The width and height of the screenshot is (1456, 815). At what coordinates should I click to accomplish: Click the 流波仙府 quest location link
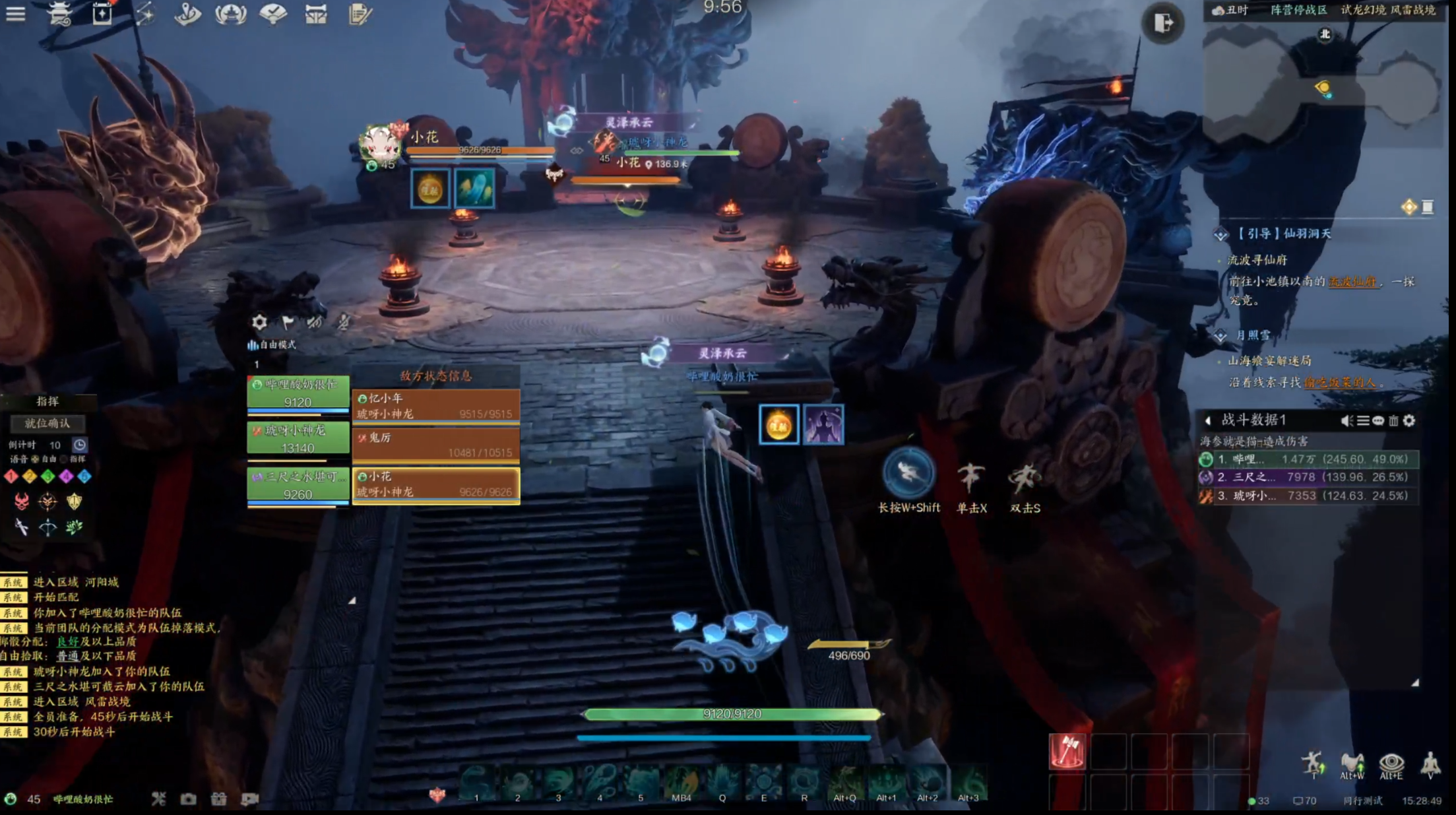point(1352,282)
